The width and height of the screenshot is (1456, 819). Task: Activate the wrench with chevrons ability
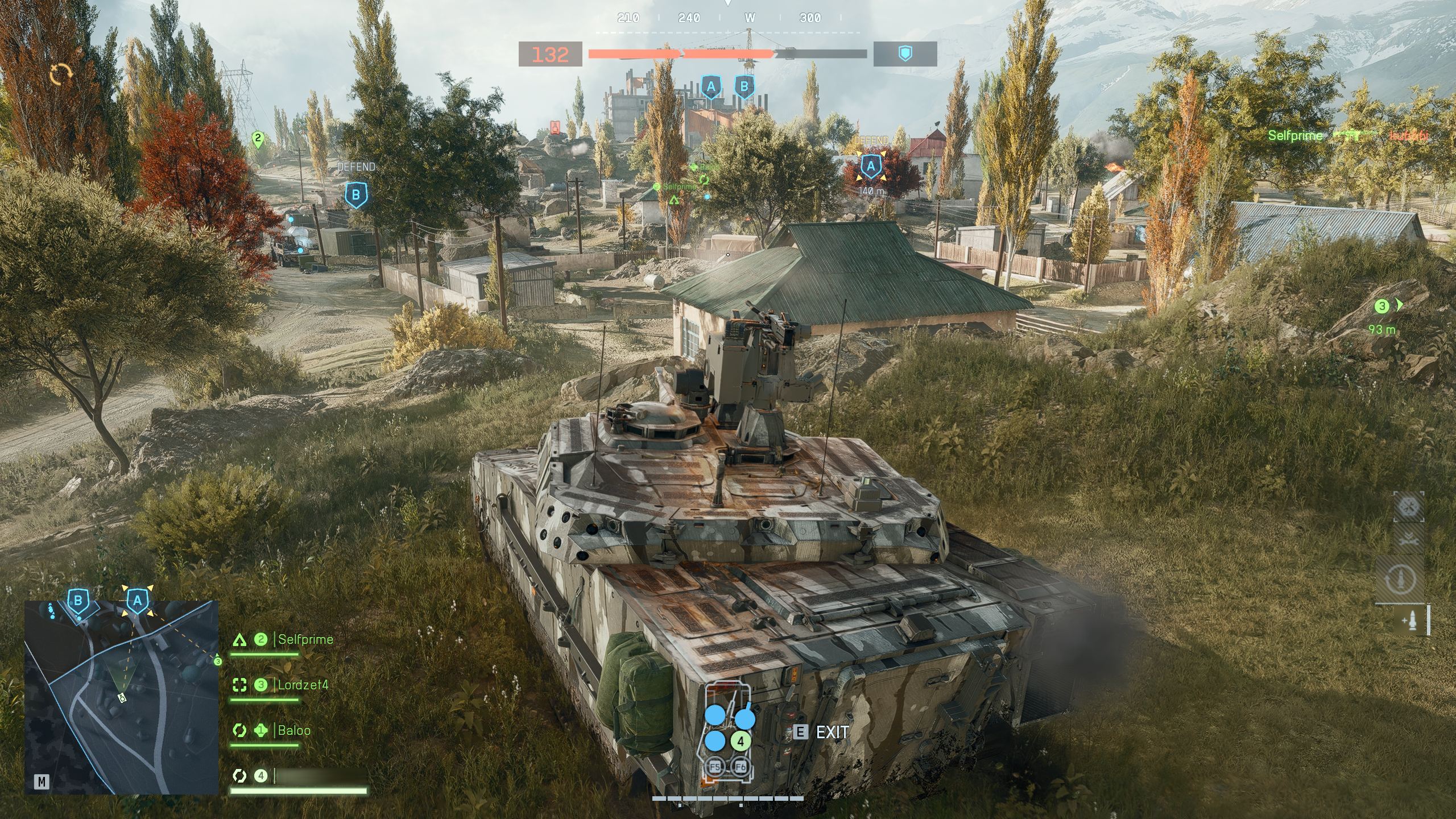(1408, 539)
